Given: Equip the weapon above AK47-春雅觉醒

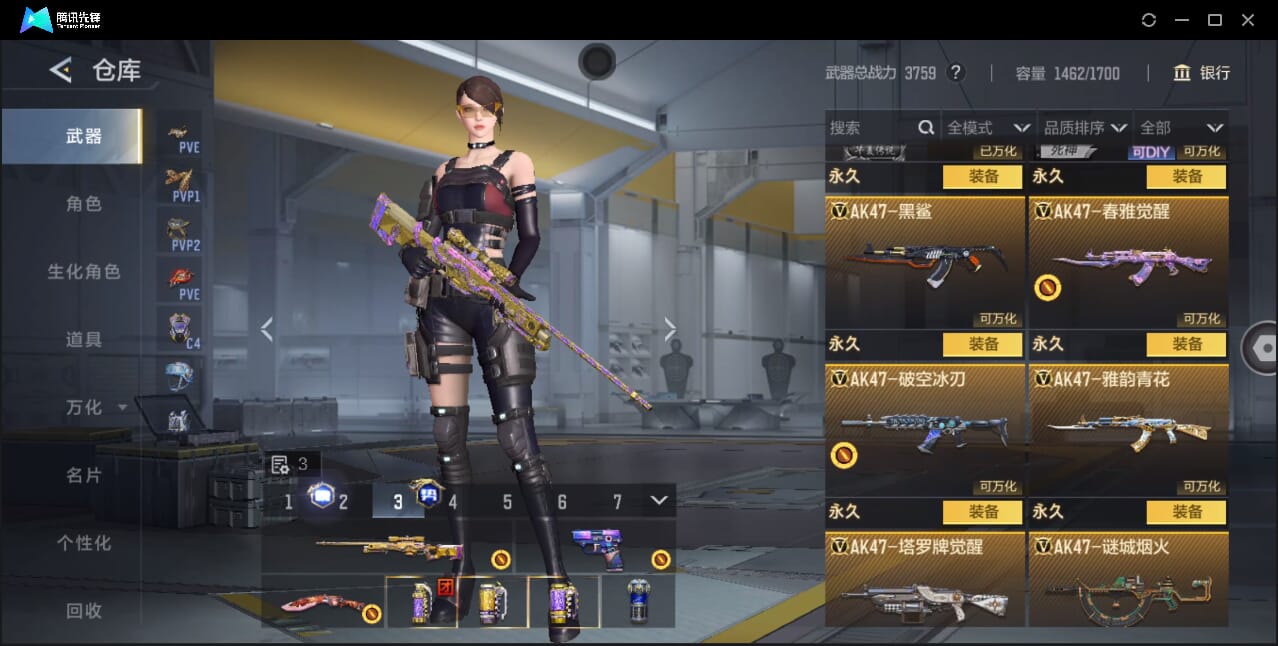Looking at the screenshot, I should [x=1186, y=176].
